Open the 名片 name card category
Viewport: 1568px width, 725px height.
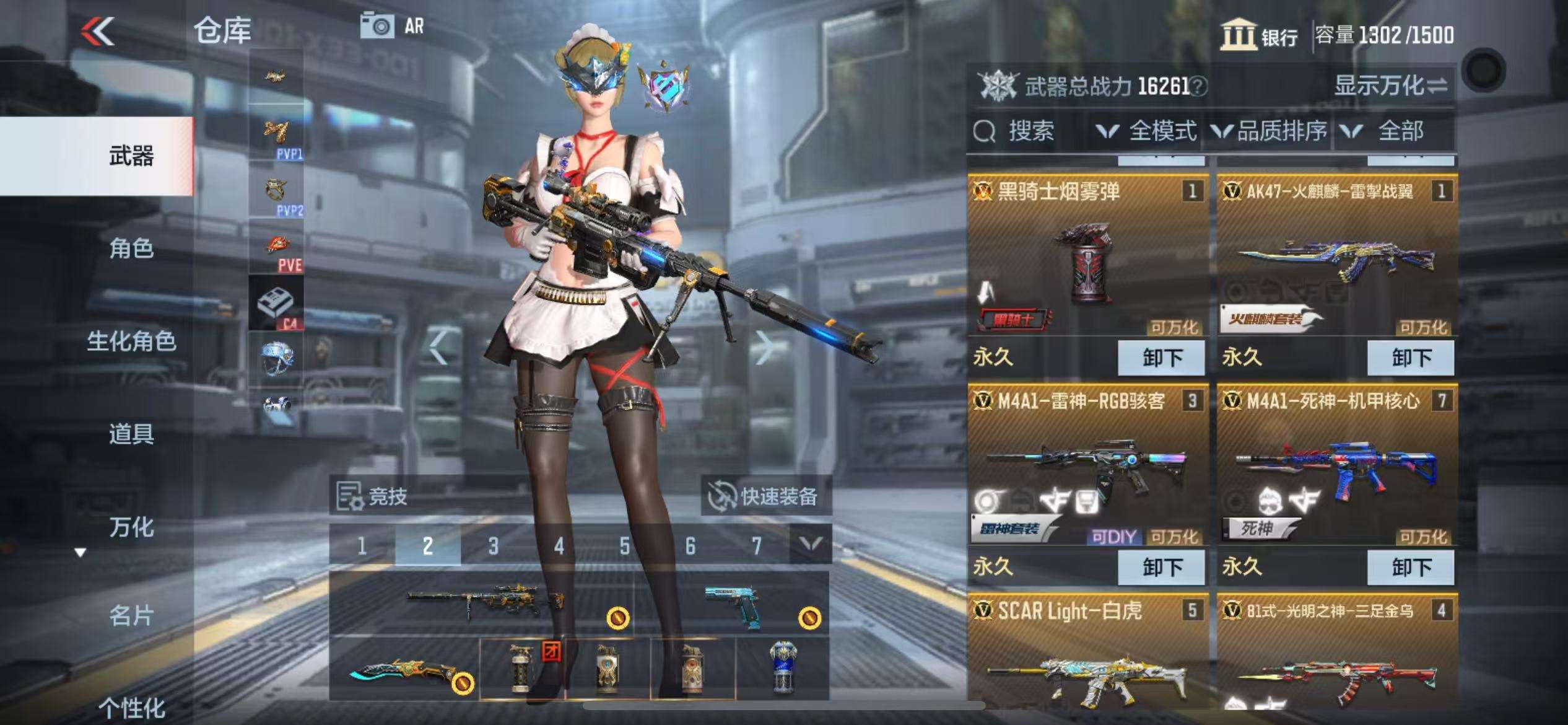[x=131, y=616]
